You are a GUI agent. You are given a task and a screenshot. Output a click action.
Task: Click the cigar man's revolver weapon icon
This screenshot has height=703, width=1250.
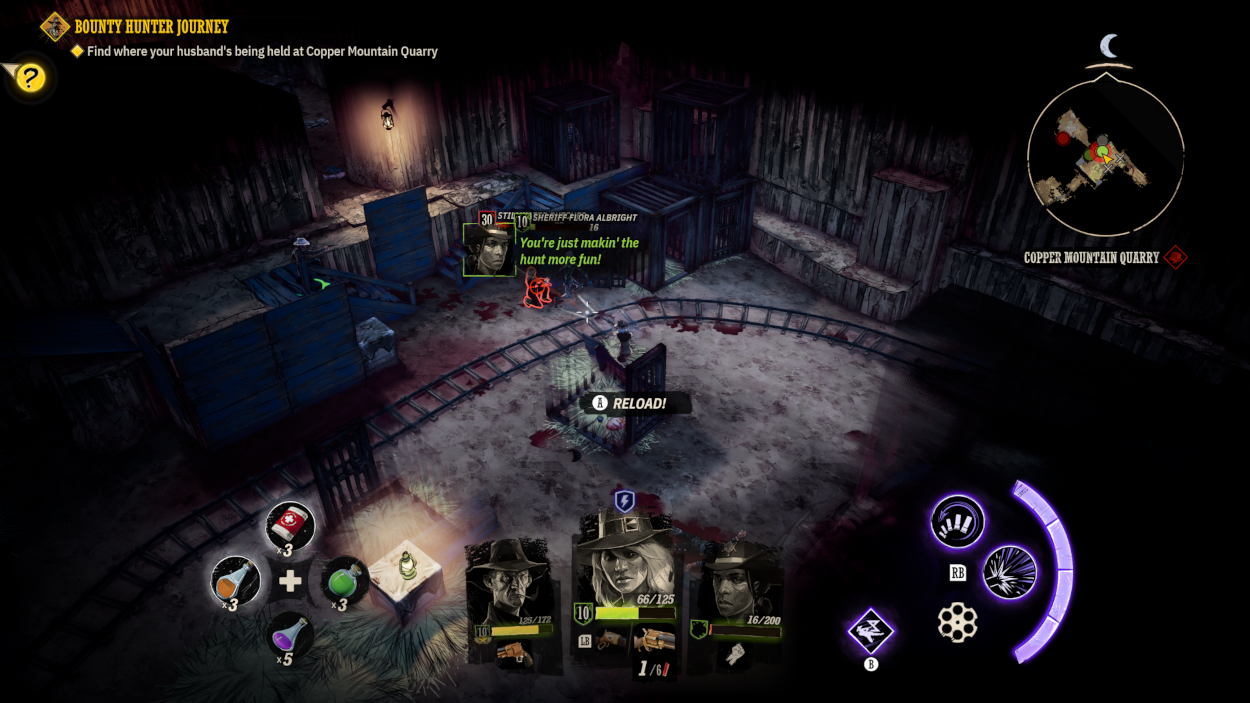pyautogui.click(x=514, y=653)
